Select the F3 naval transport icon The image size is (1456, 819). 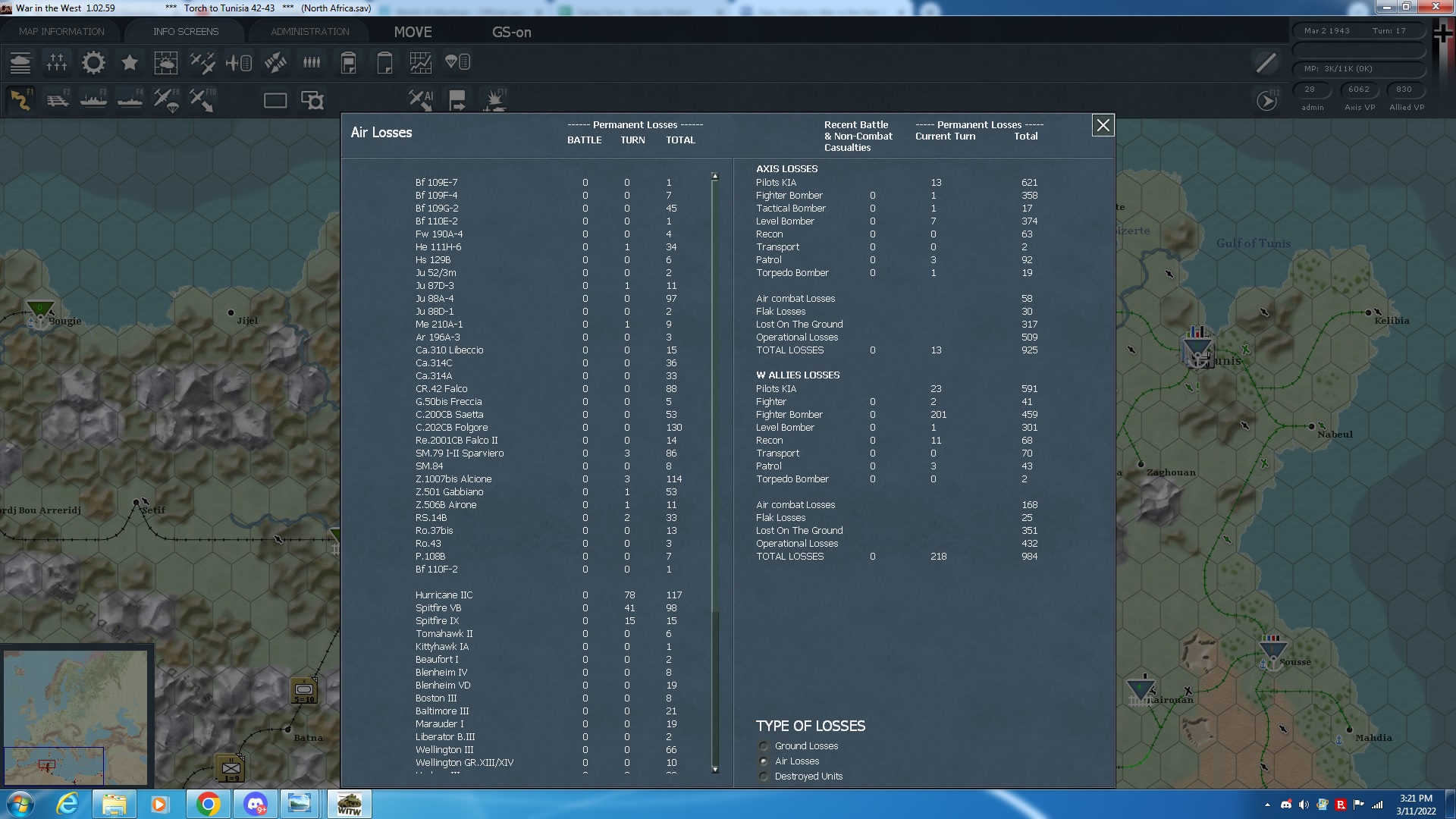93,99
